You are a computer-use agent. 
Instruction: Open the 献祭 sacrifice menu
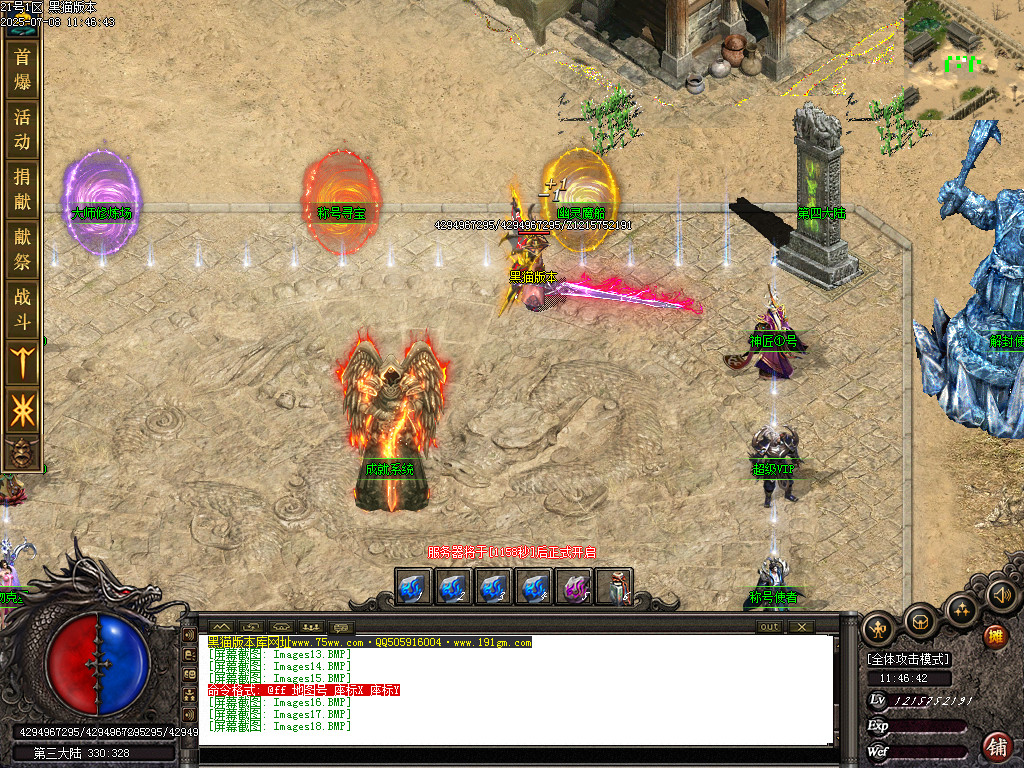click(22, 249)
